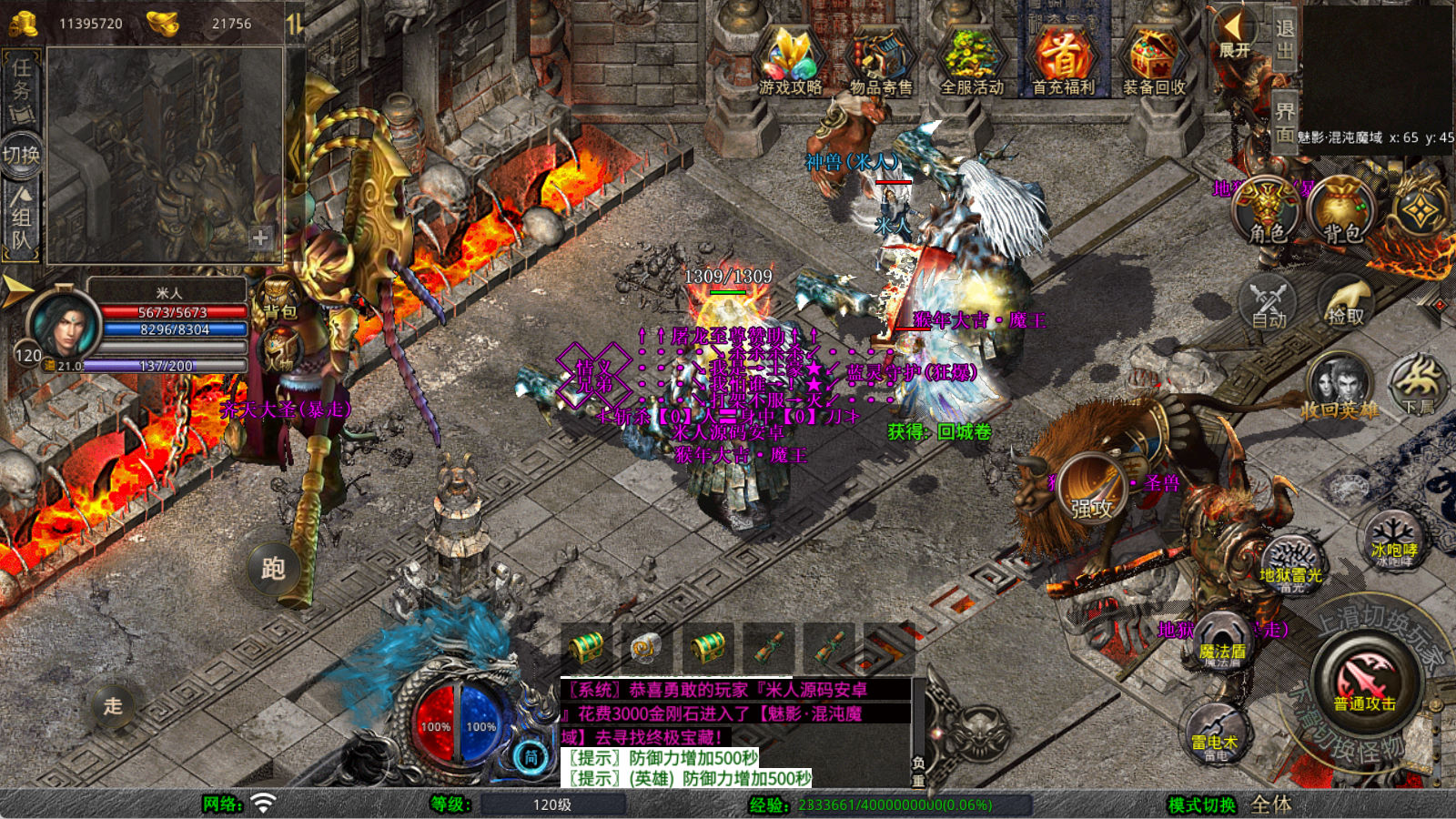Cast the 地狱雷光 skill
Screen dimensions: 1456x819
click(x=1291, y=564)
